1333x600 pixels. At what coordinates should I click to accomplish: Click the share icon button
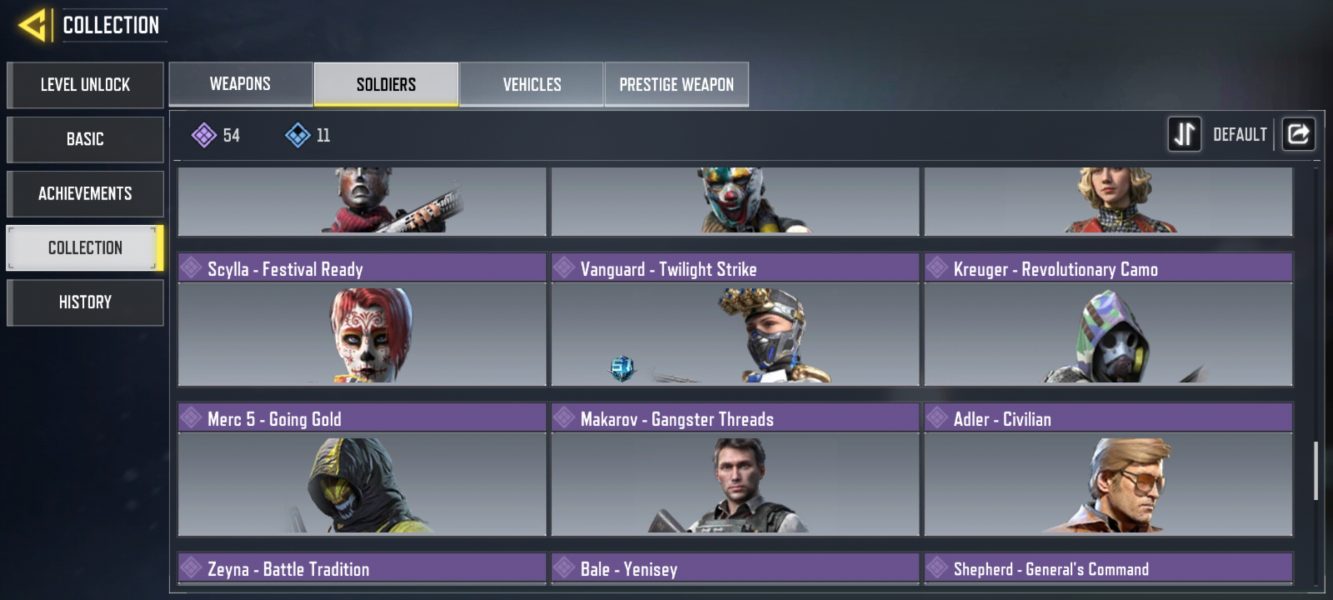coord(1298,134)
